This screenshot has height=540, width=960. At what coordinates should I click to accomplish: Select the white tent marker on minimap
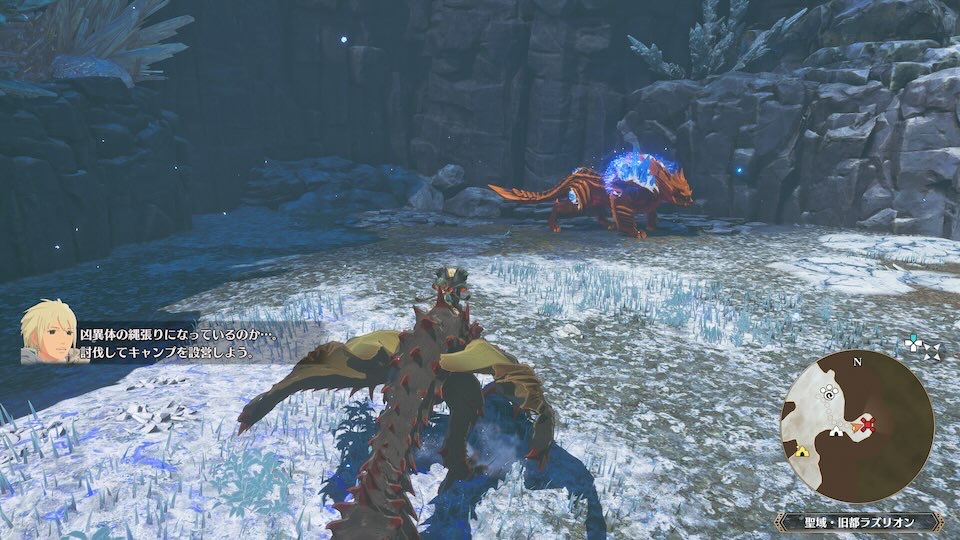coord(836,431)
